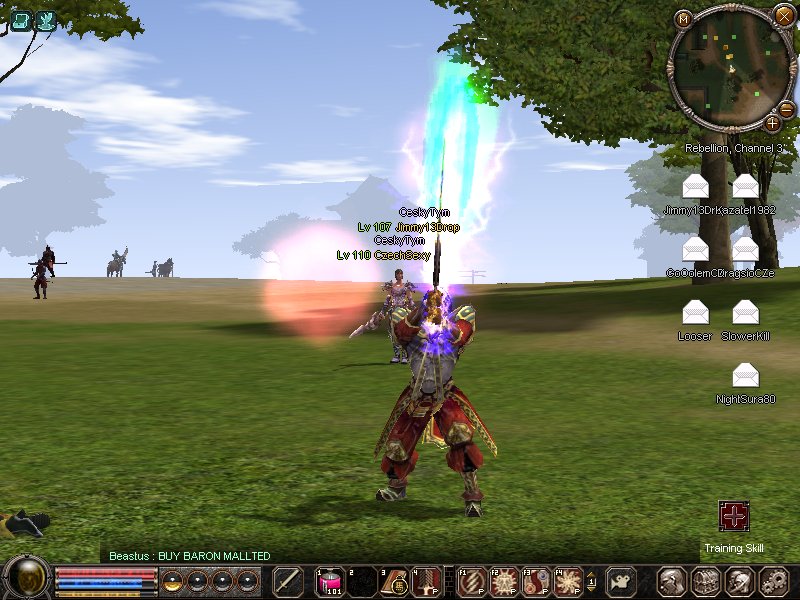Click the sword attack button on the taskbar
This screenshot has height=600, width=800.
[288, 581]
